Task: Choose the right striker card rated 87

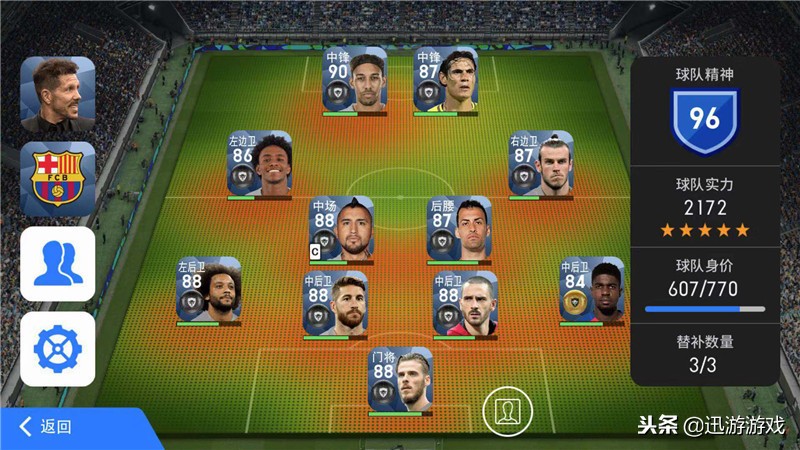Action: [x=445, y=80]
